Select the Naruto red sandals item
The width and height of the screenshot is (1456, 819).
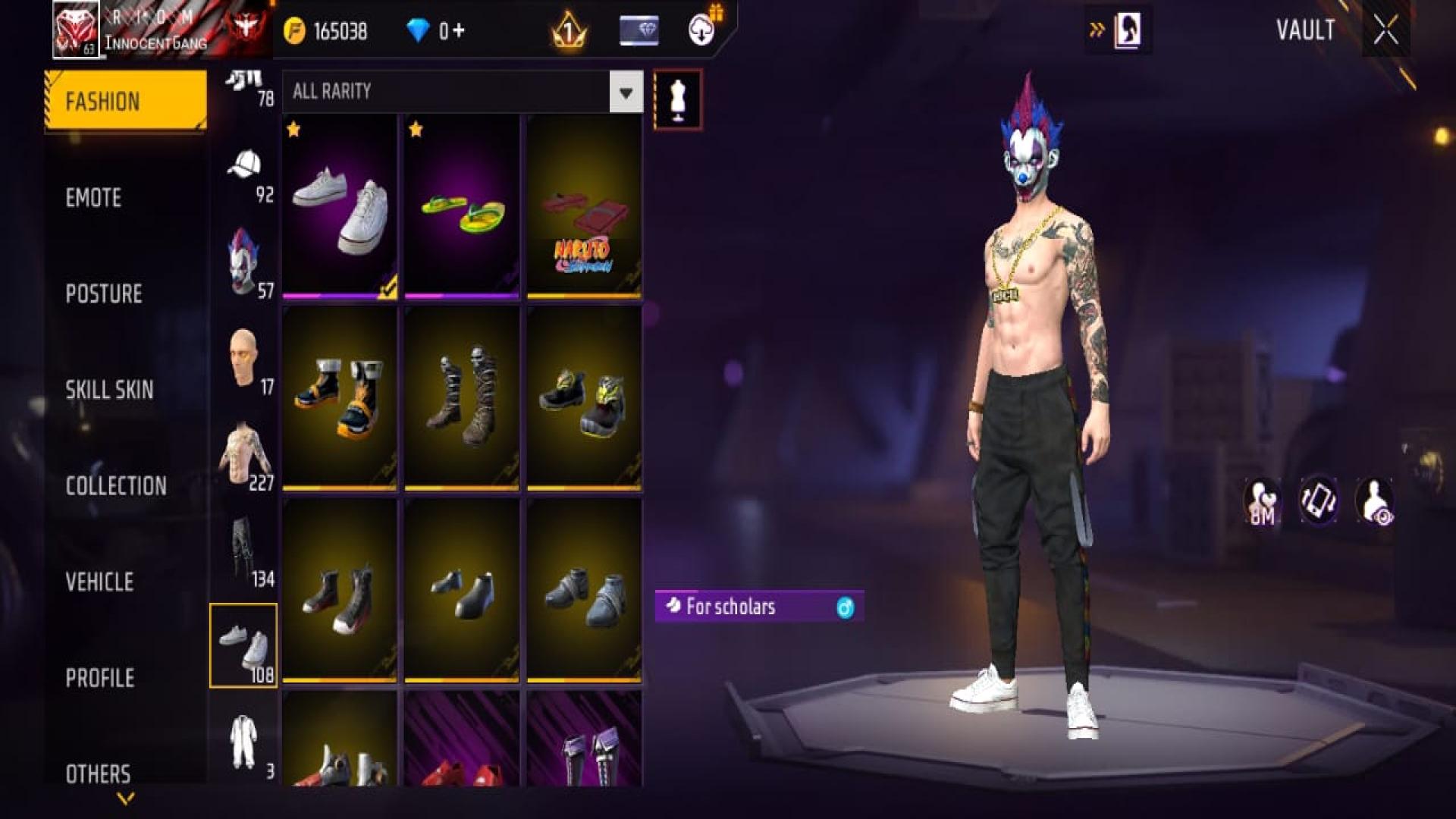tap(584, 206)
